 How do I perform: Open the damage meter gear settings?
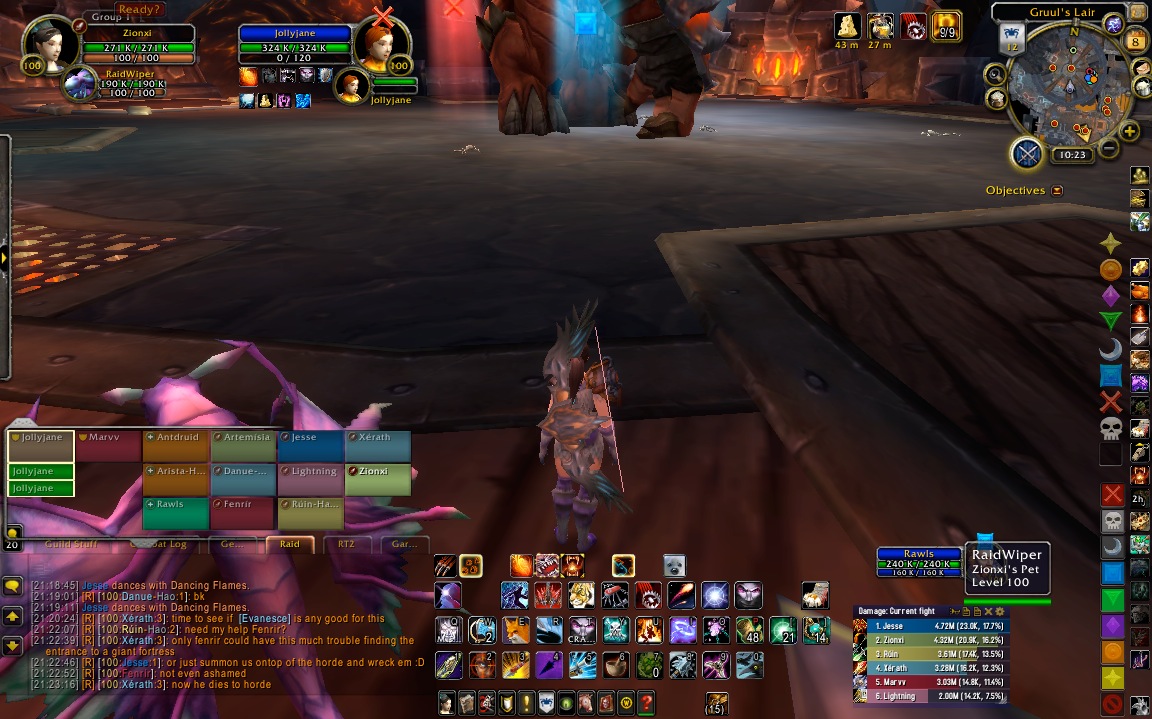pyautogui.click(x=999, y=611)
